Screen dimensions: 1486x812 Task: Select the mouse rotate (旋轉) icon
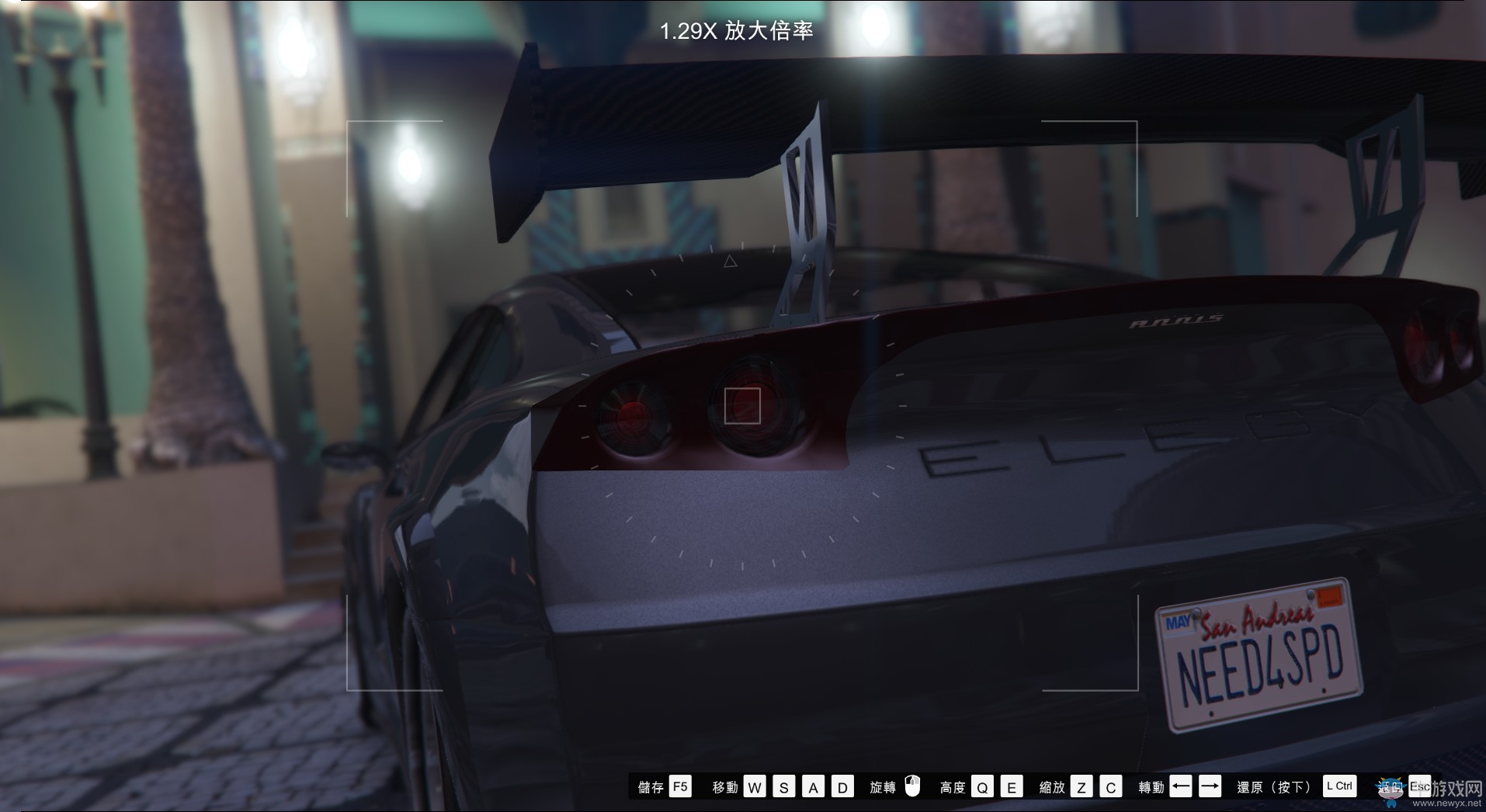coord(912,786)
